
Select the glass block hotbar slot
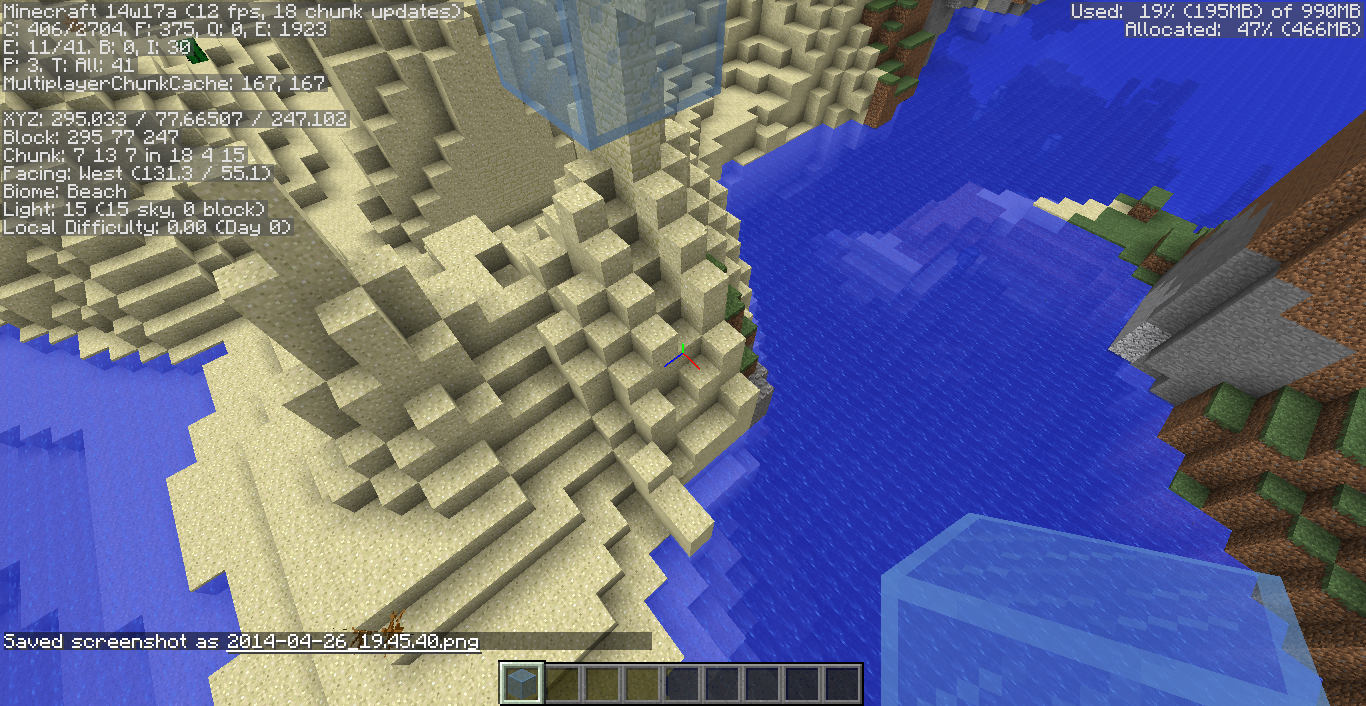pos(521,684)
